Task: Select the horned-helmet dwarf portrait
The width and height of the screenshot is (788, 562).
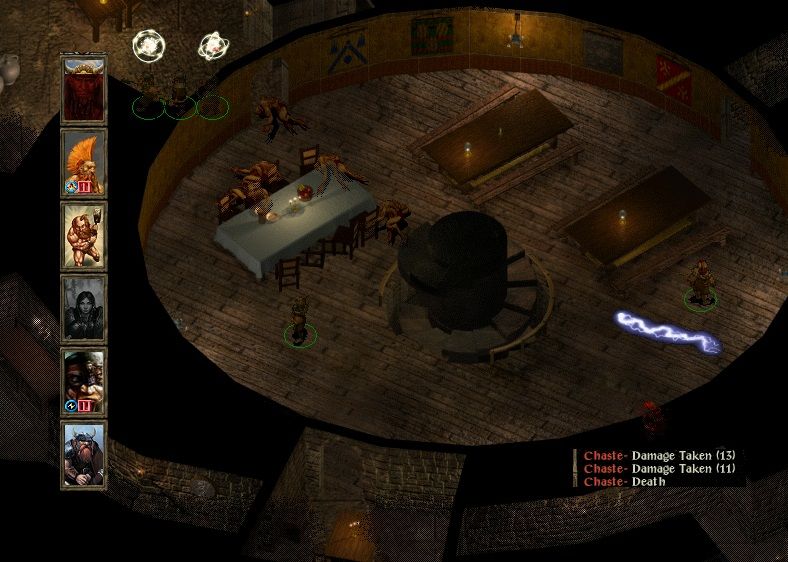Action: [x=84, y=453]
